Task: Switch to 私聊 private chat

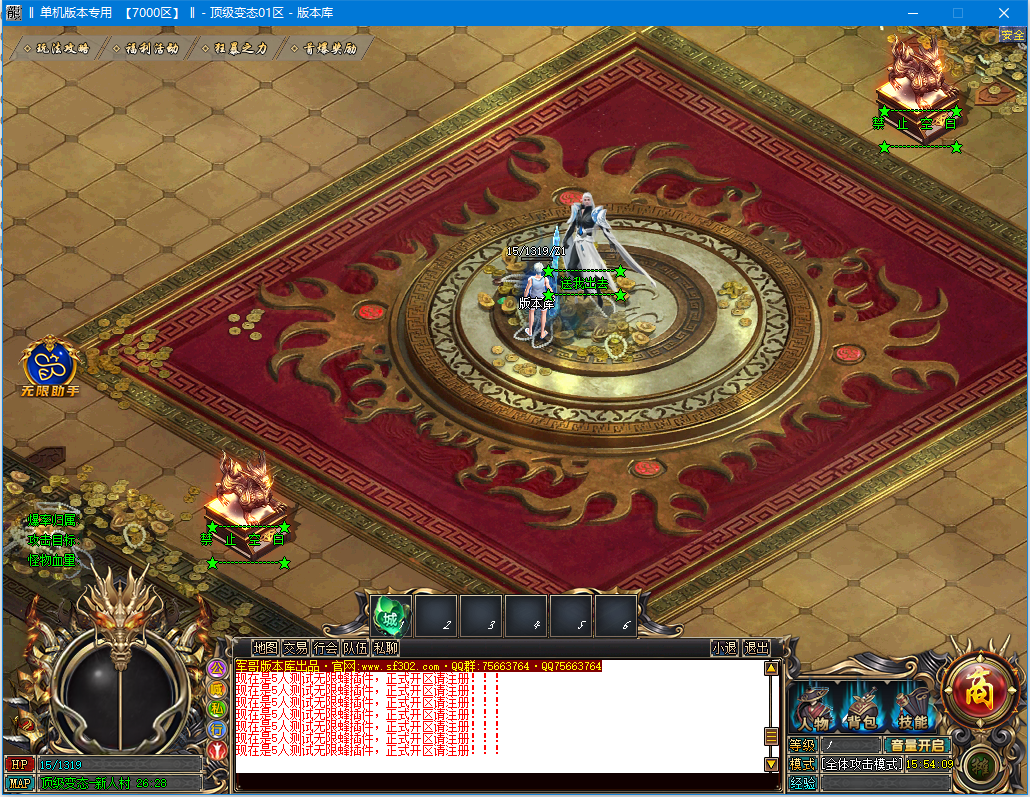Action: 385,648
